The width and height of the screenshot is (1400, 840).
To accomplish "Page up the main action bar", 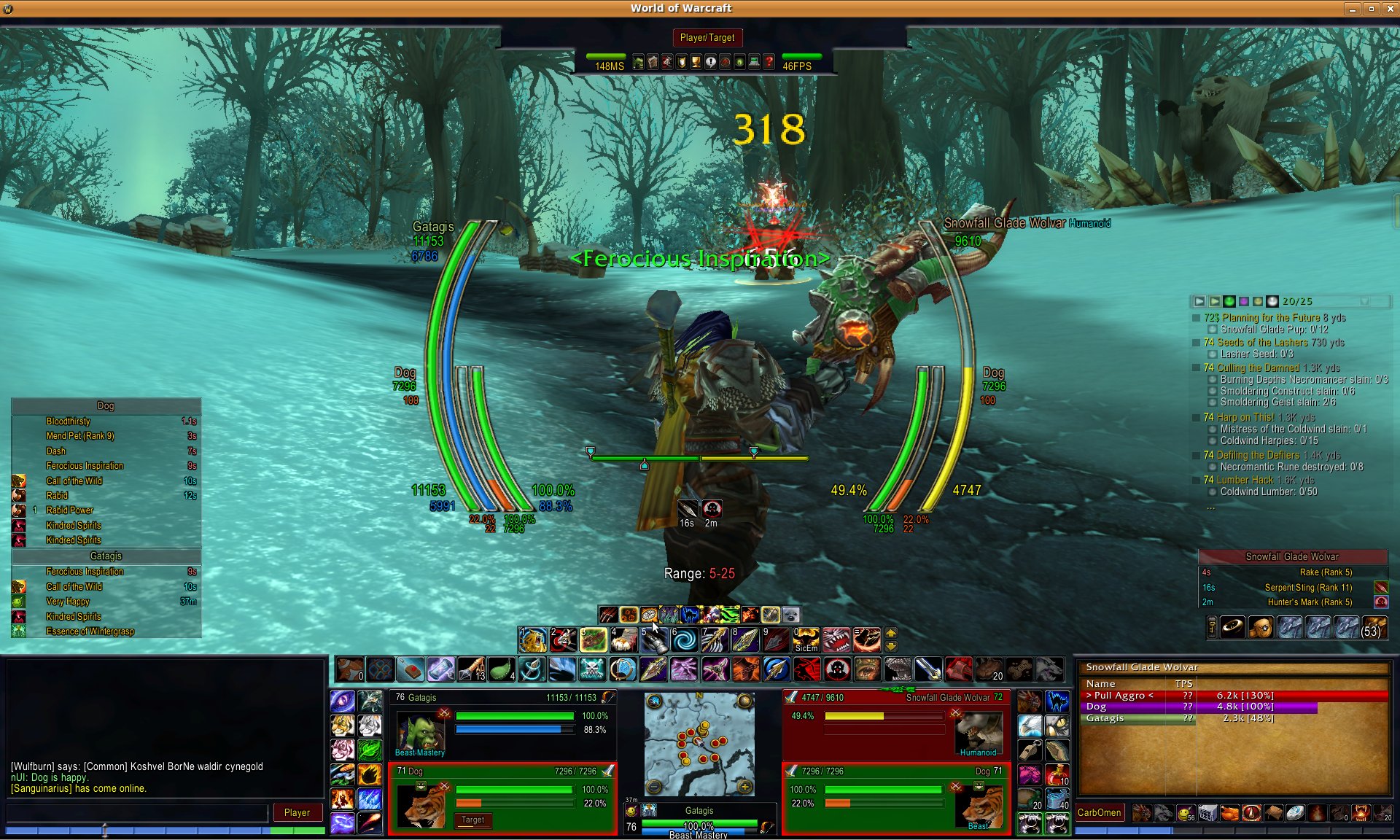I will click(891, 633).
